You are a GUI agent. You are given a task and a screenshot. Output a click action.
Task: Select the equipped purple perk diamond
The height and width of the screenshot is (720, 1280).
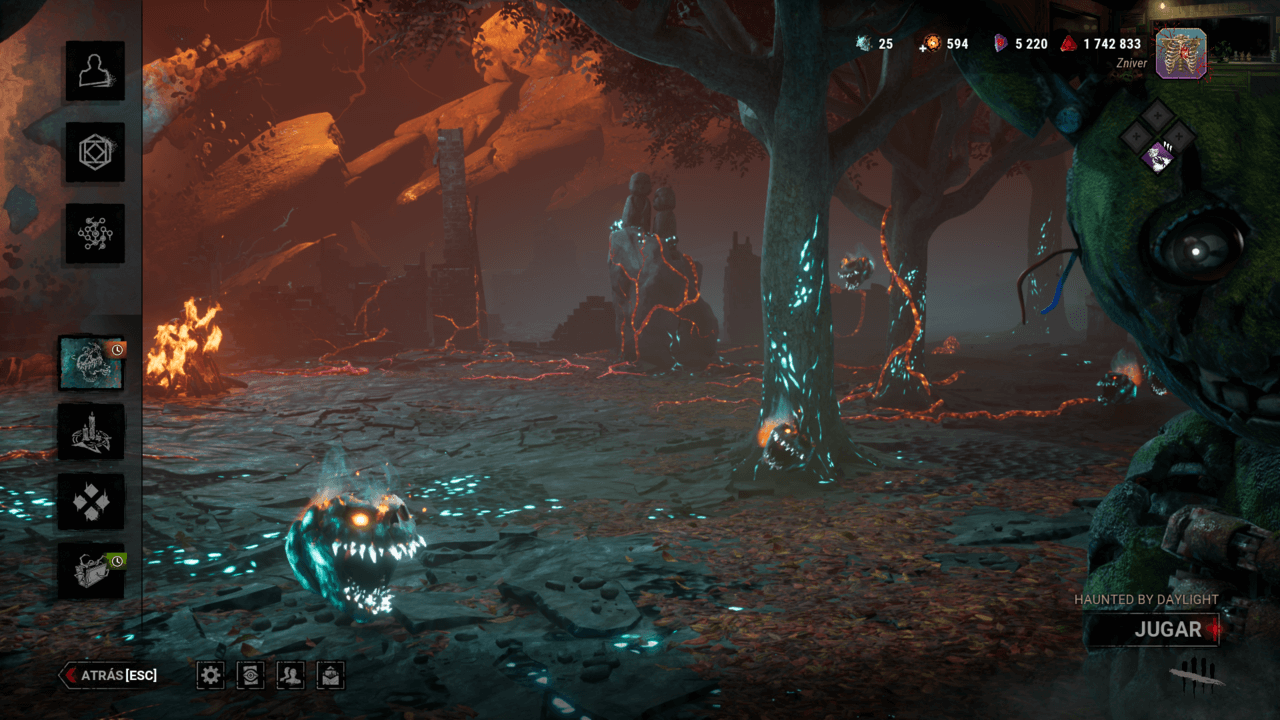coord(1159,156)
